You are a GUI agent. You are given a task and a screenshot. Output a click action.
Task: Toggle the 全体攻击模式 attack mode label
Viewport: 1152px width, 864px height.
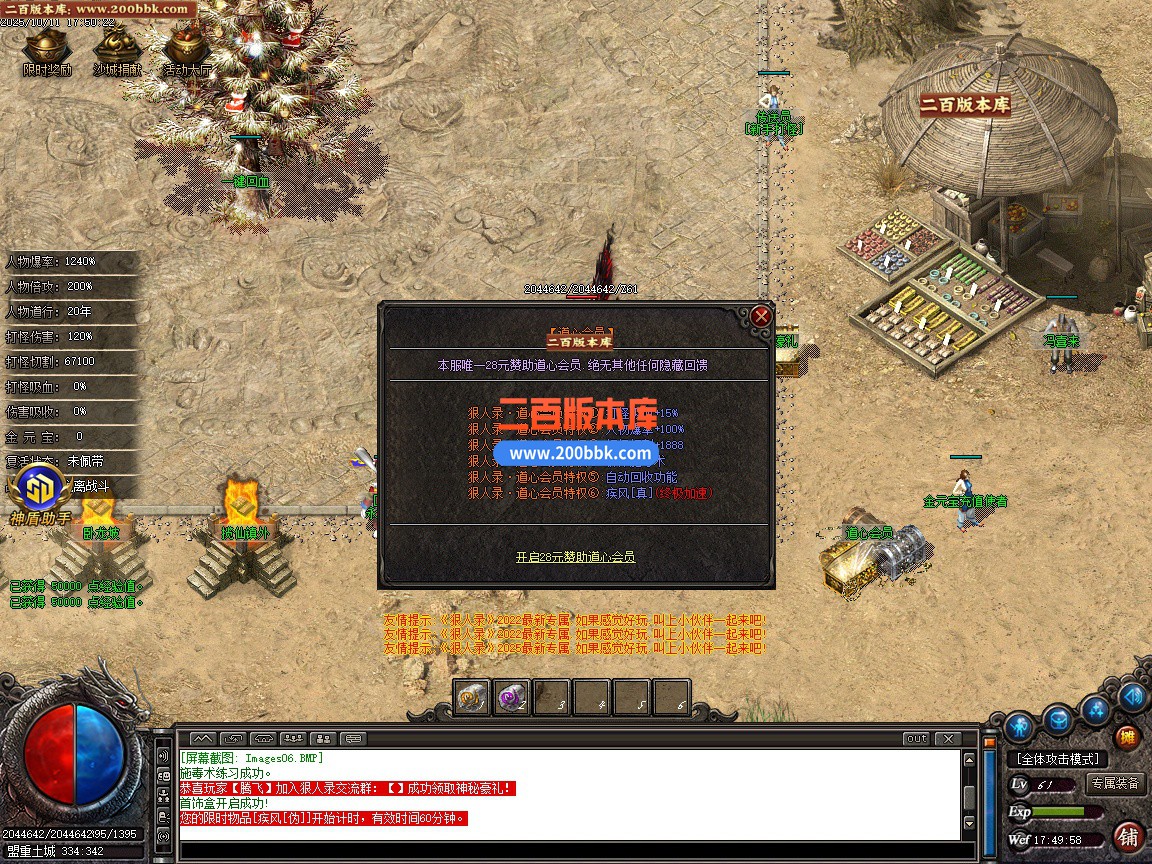1057,759
